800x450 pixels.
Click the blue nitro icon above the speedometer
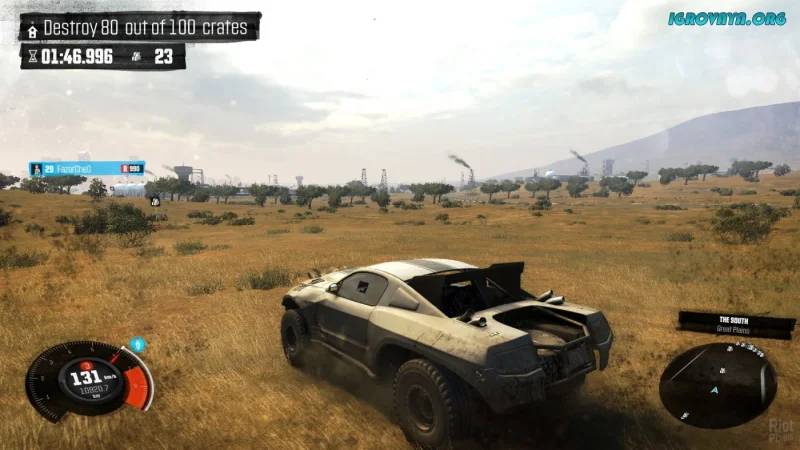[x=138, y=345]
